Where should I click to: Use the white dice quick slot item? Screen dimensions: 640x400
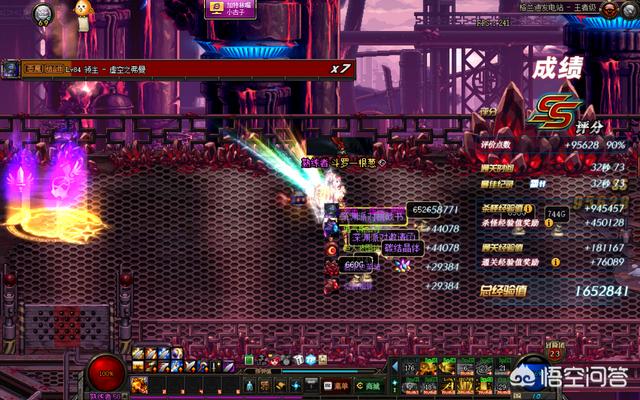297,359
